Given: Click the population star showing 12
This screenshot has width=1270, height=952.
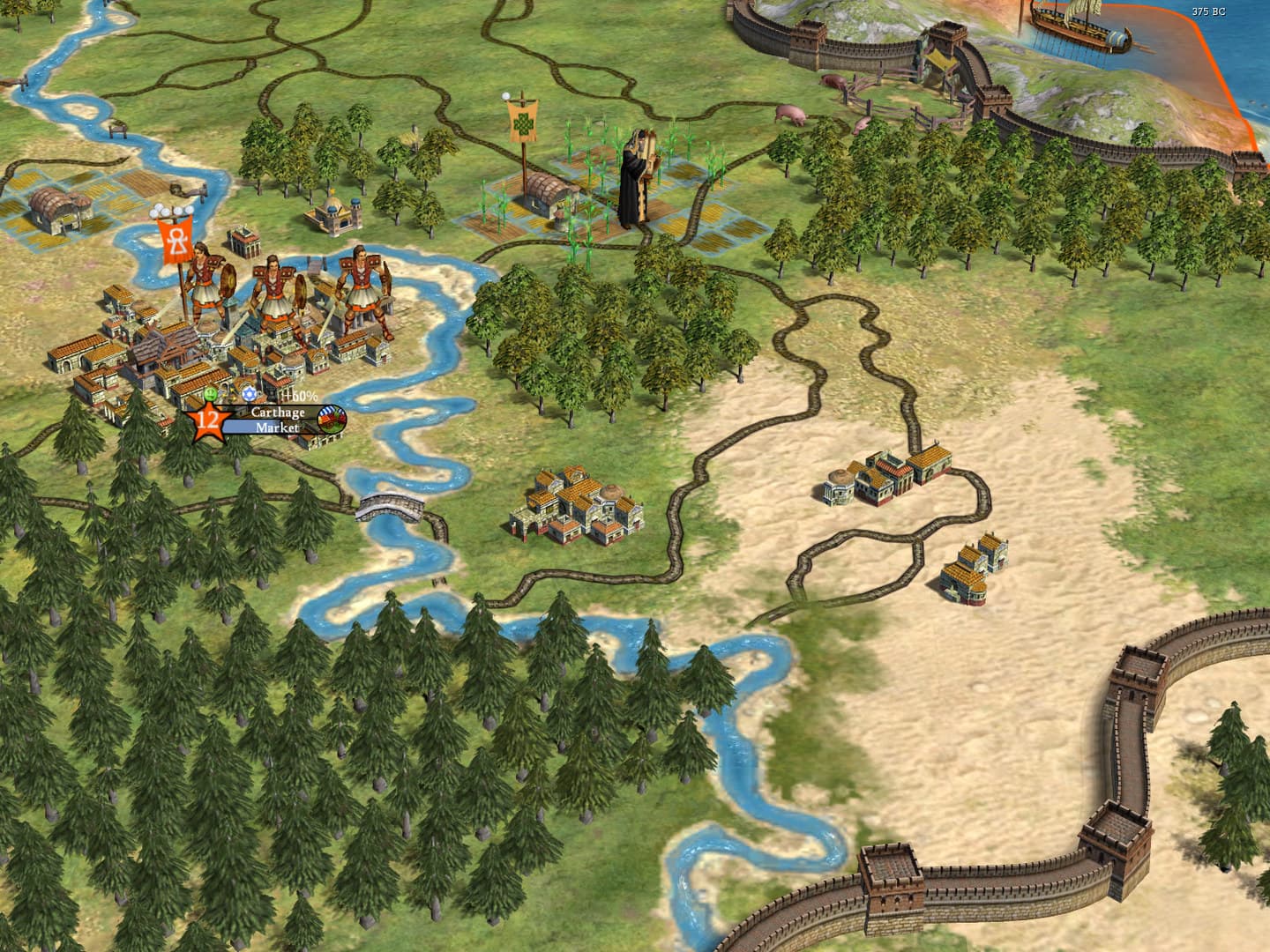Looking at the screenshot, I should tap(209, 423).
